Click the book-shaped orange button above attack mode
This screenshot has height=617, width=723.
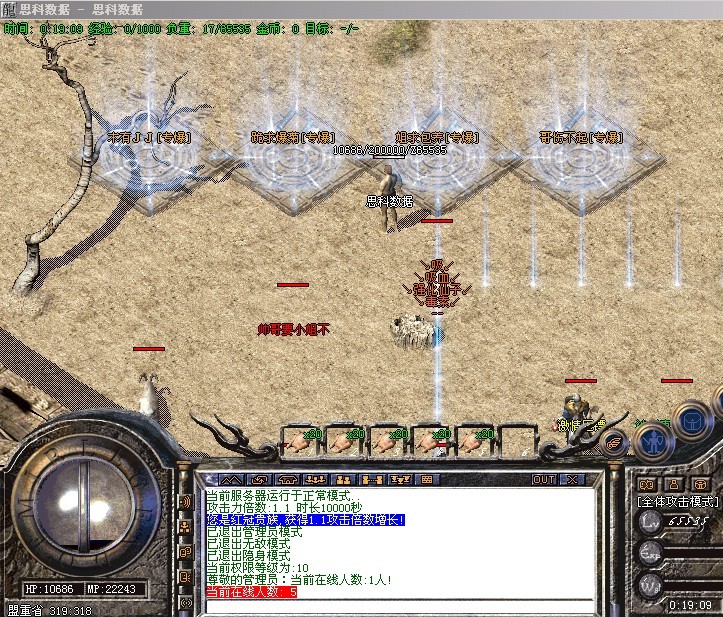[x=646, y=485]
